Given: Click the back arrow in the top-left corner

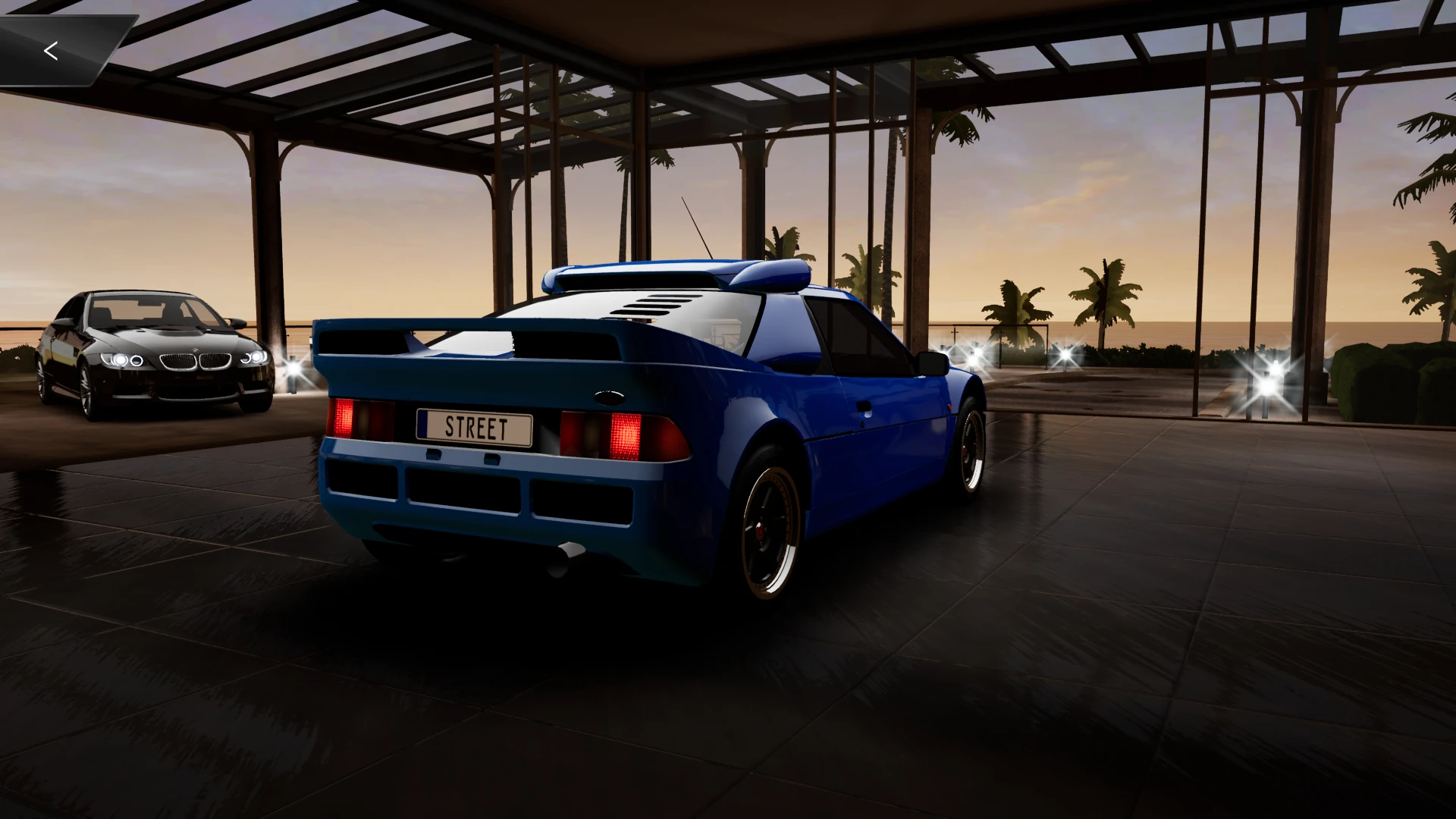Looking at the screenshot, I should tap(51, 51).
